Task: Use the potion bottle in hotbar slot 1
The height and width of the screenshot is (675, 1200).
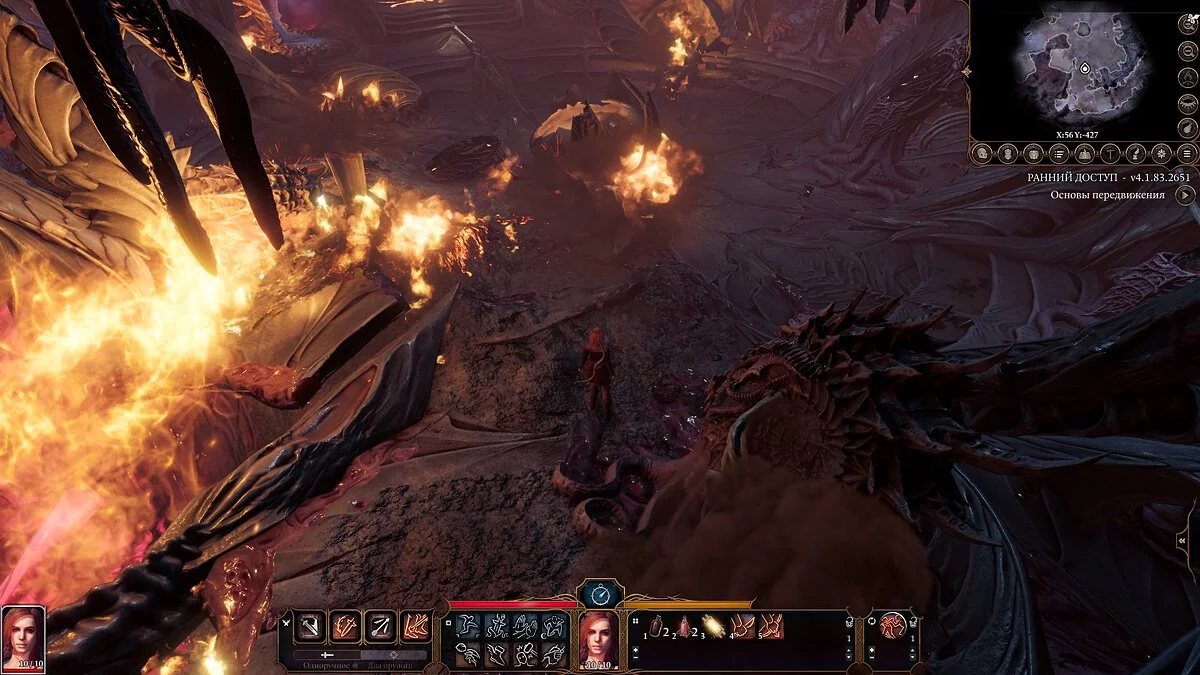Action: coord(657,627)
